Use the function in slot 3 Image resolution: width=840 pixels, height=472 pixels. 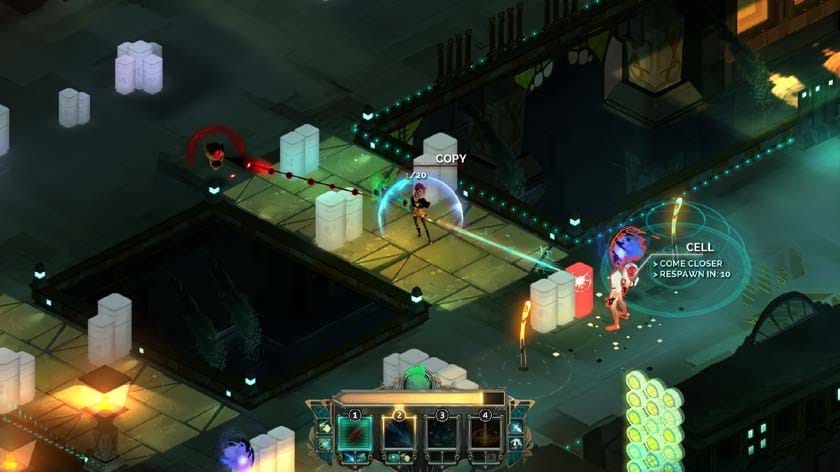coord(442,436)
